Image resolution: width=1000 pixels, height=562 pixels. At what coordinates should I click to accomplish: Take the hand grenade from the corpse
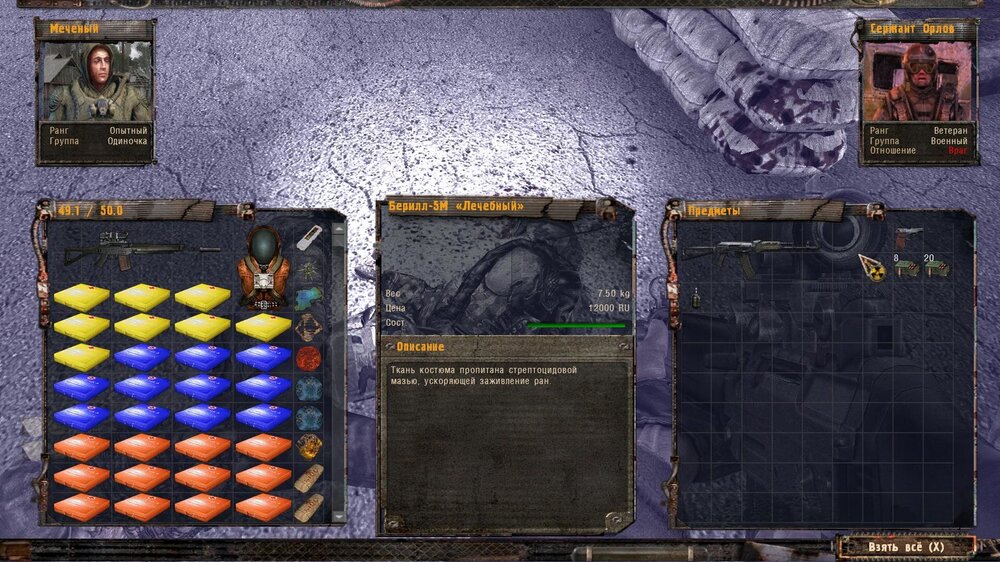(695, 297)
